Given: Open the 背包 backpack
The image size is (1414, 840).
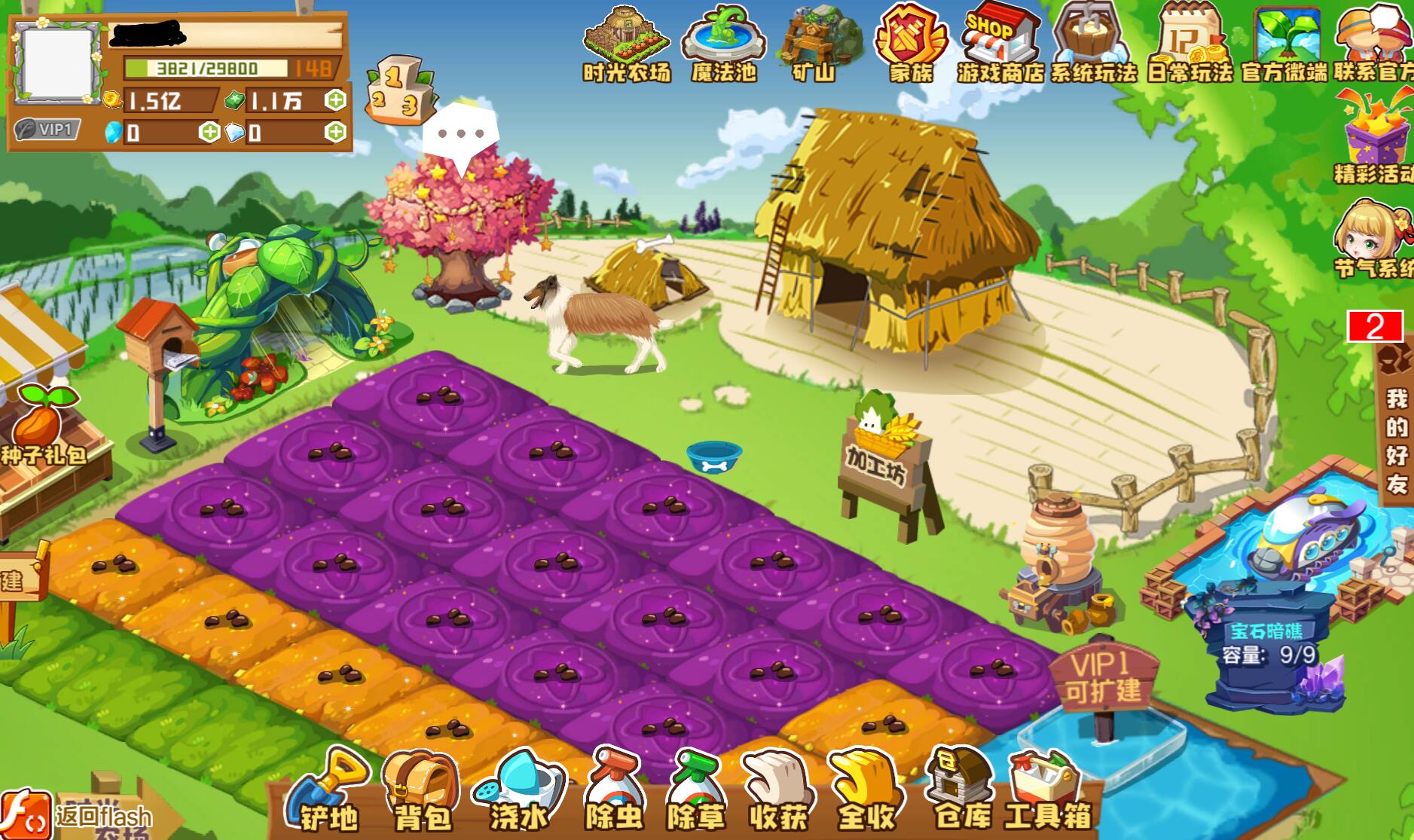Looking at the screenshot, I should (x=421, y=791).
